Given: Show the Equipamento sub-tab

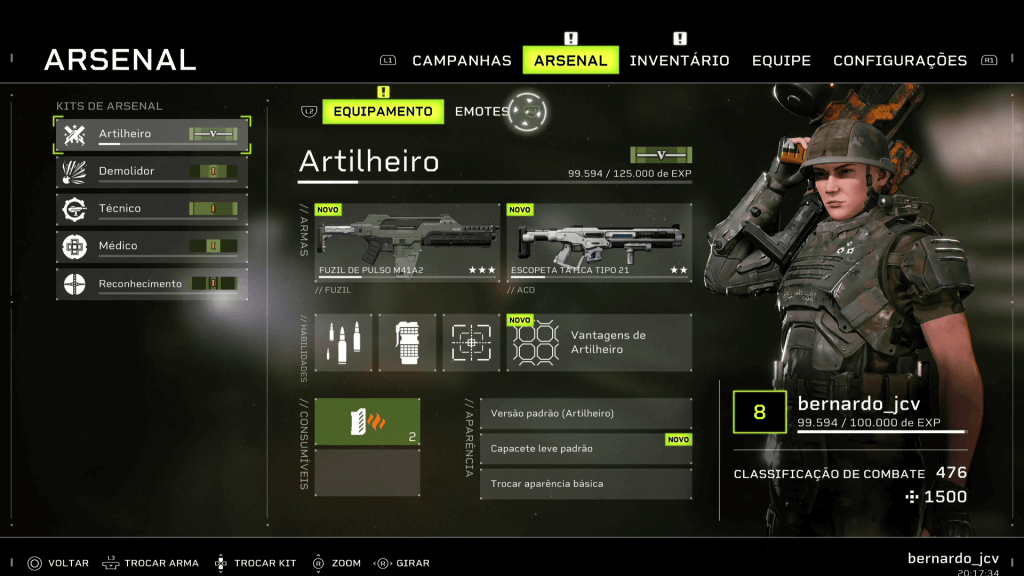Looking at the screenshot, I should tap(383, 111).
